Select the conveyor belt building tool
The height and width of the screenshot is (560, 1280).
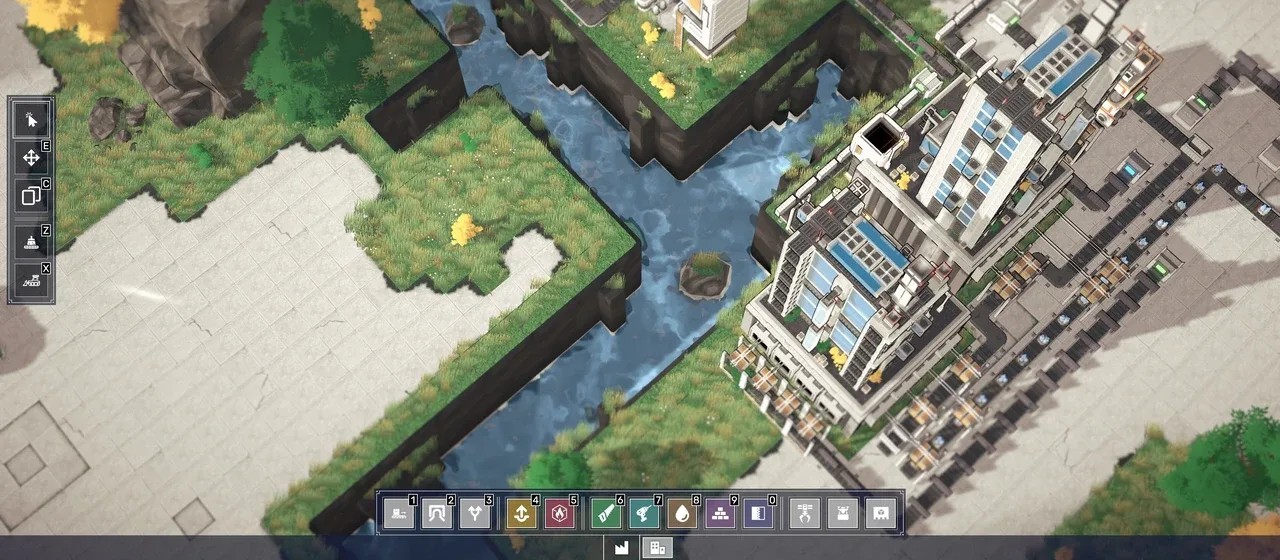coord(399,514)
